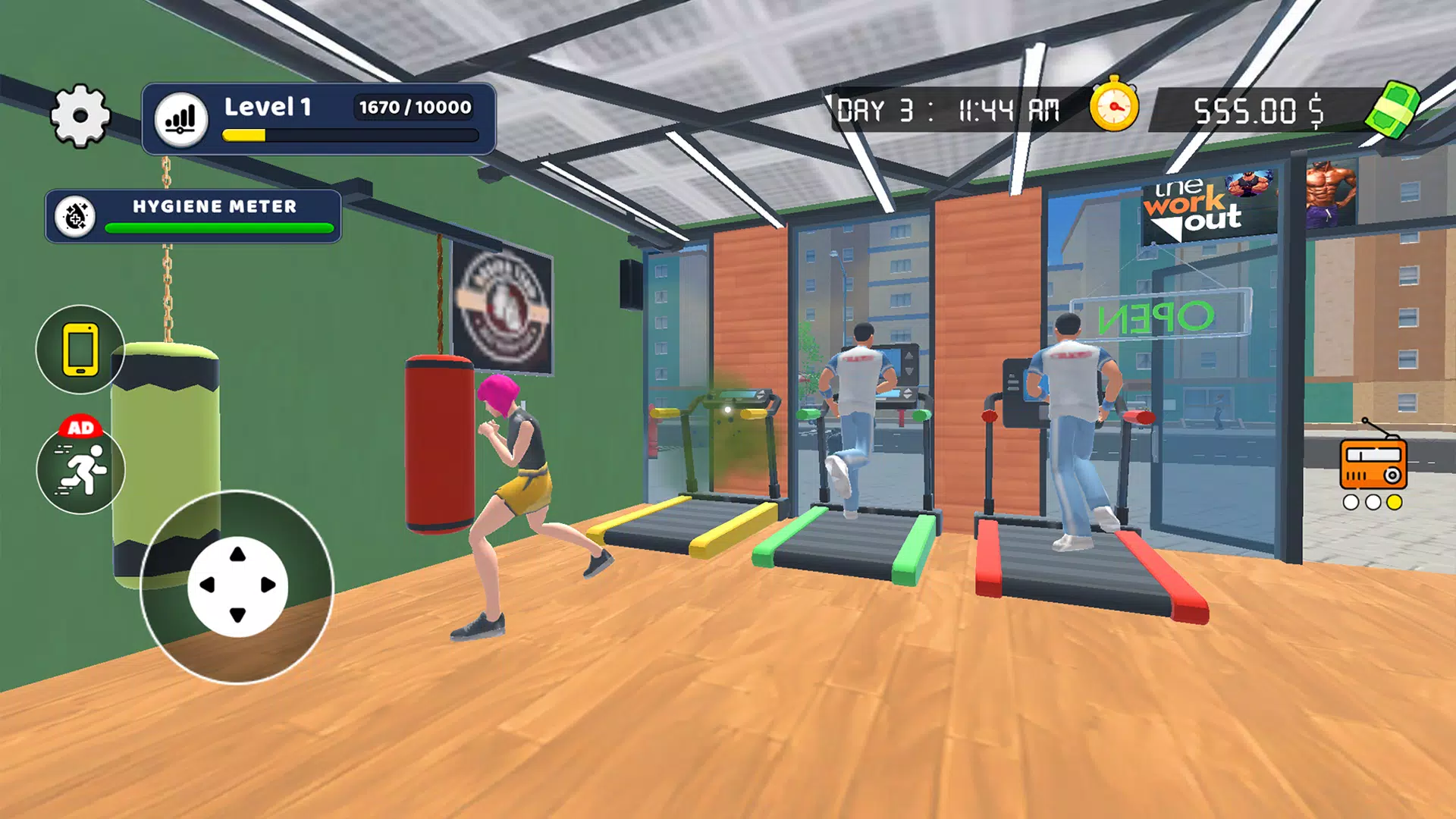Toggle the first white station dot under the radio
The image size is (1456, 819).
(1351, 502)
